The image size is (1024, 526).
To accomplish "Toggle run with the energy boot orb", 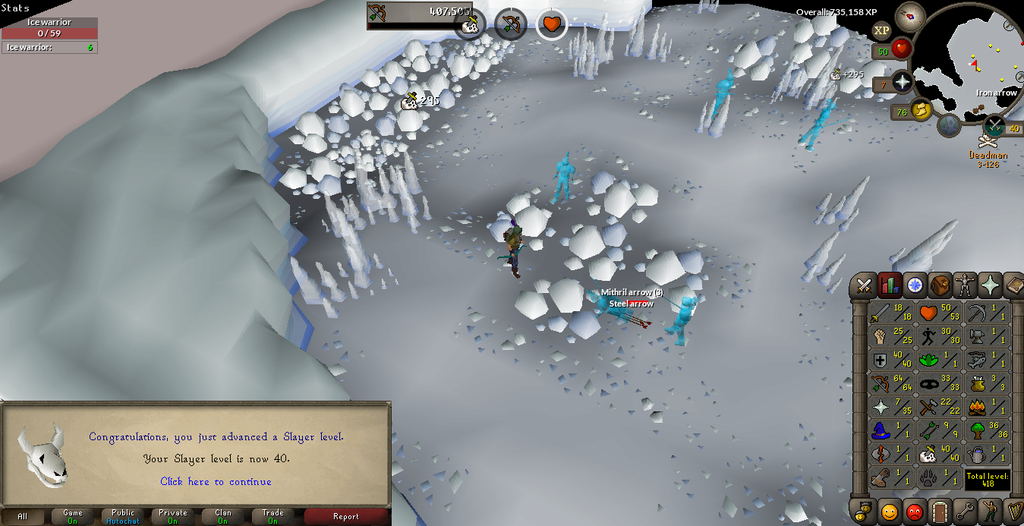I will click(921, 109).
